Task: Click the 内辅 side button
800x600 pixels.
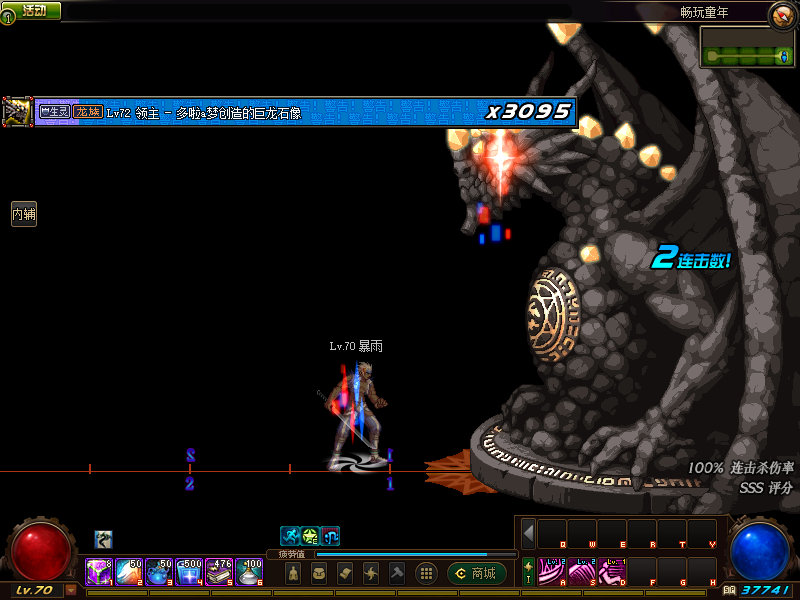Action: click(23, 213)
